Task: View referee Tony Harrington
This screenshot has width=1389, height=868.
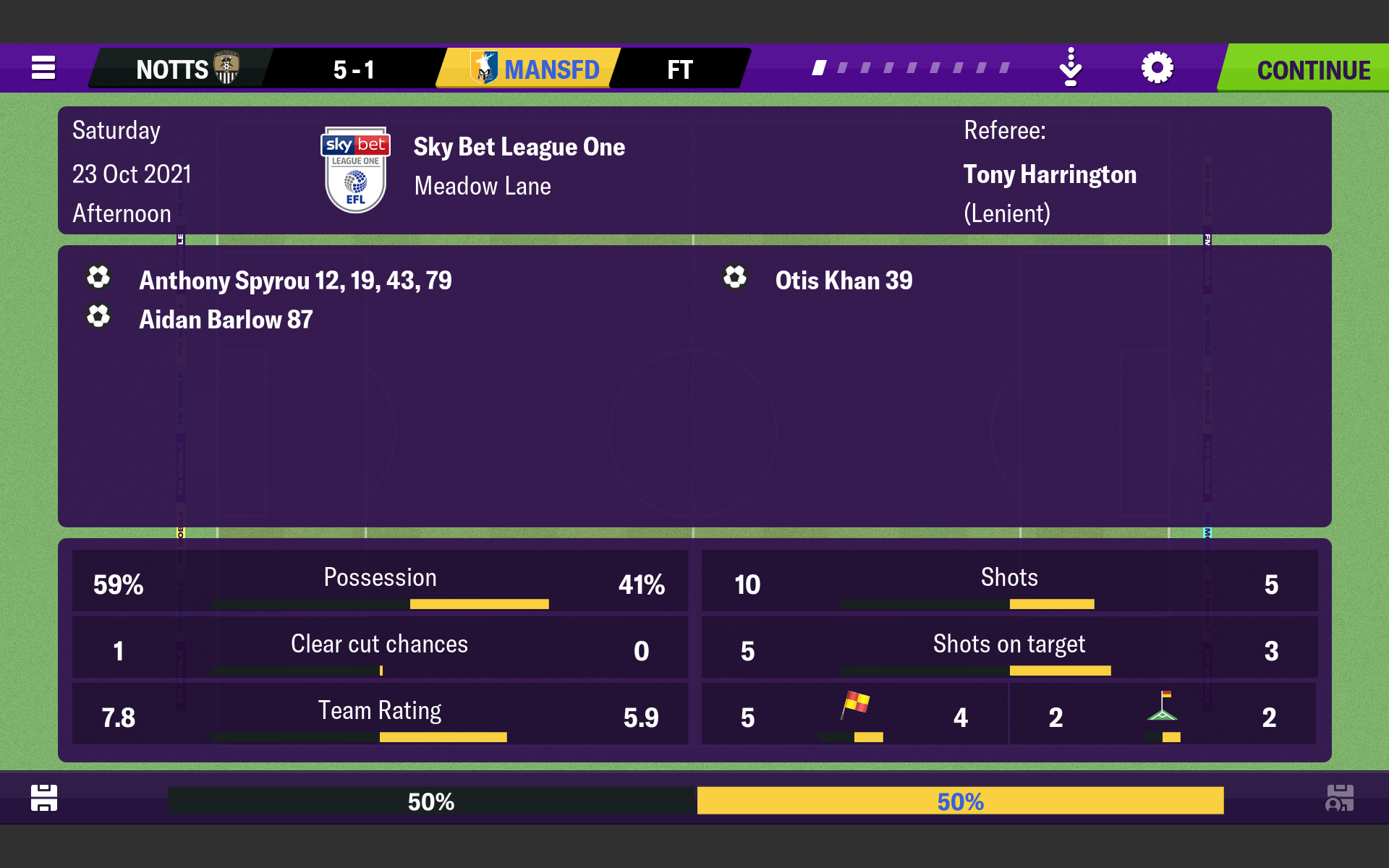Action: tap(1050, 174)
